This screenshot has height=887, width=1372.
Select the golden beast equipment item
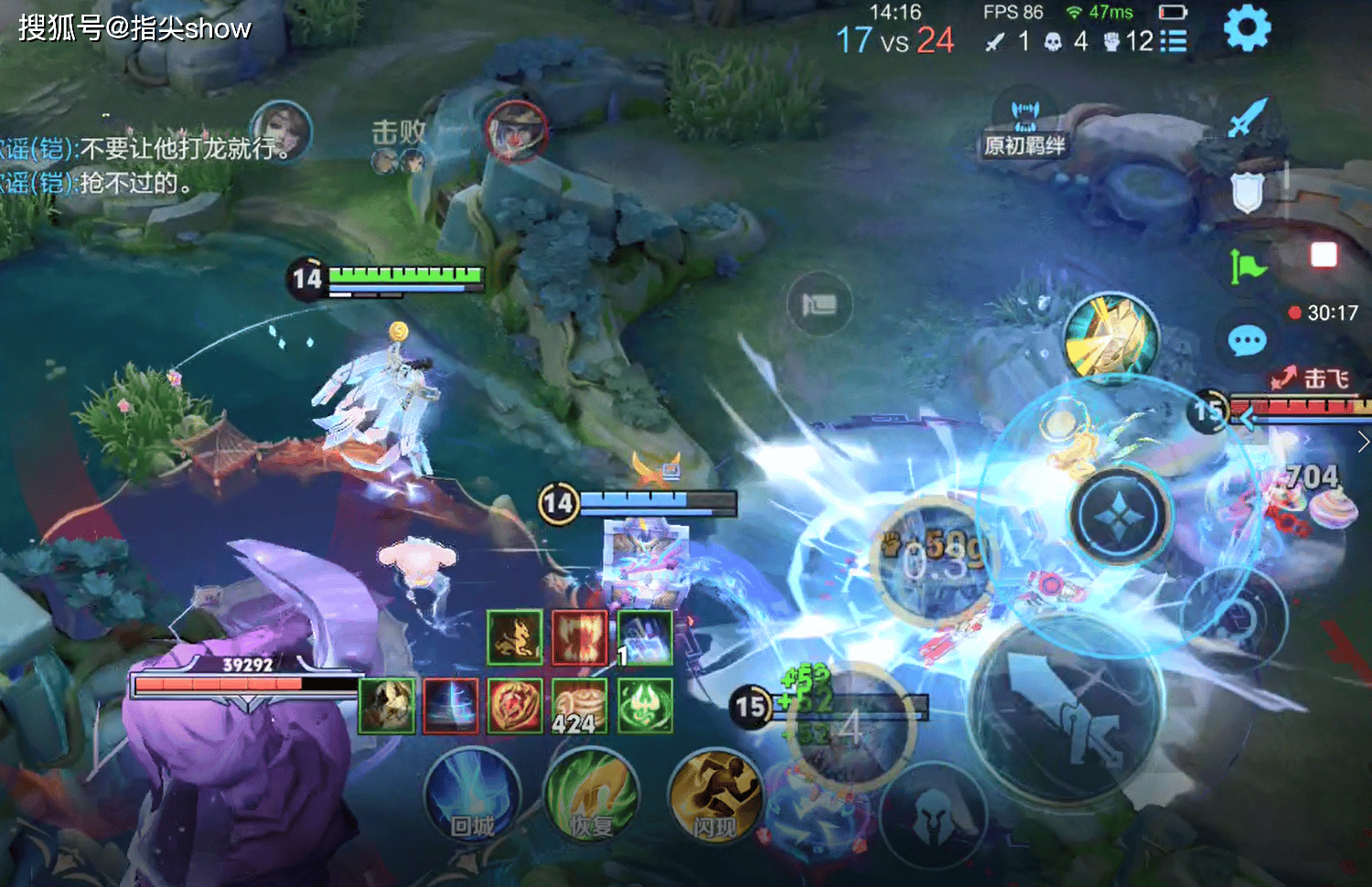click(514, 637)
